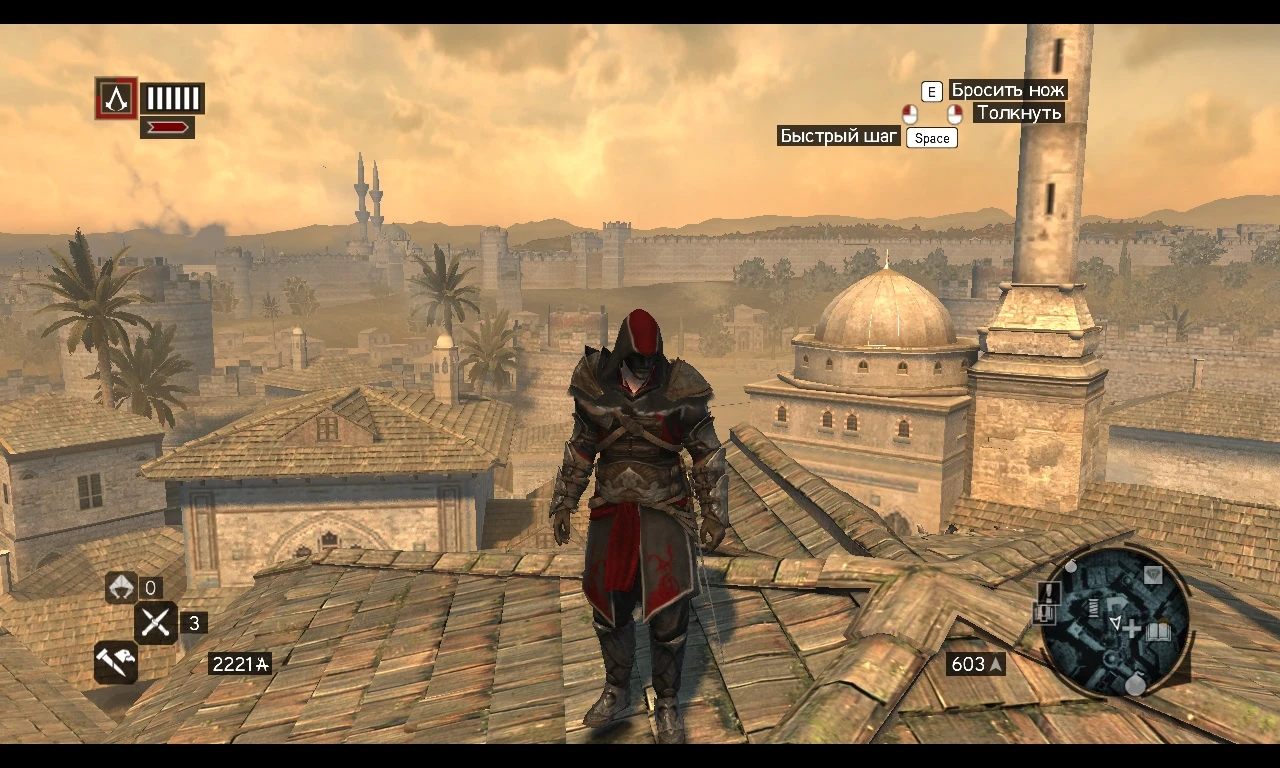
Task: Click the exclamation mission marker beside the minimap
Action: [1049, 592]
